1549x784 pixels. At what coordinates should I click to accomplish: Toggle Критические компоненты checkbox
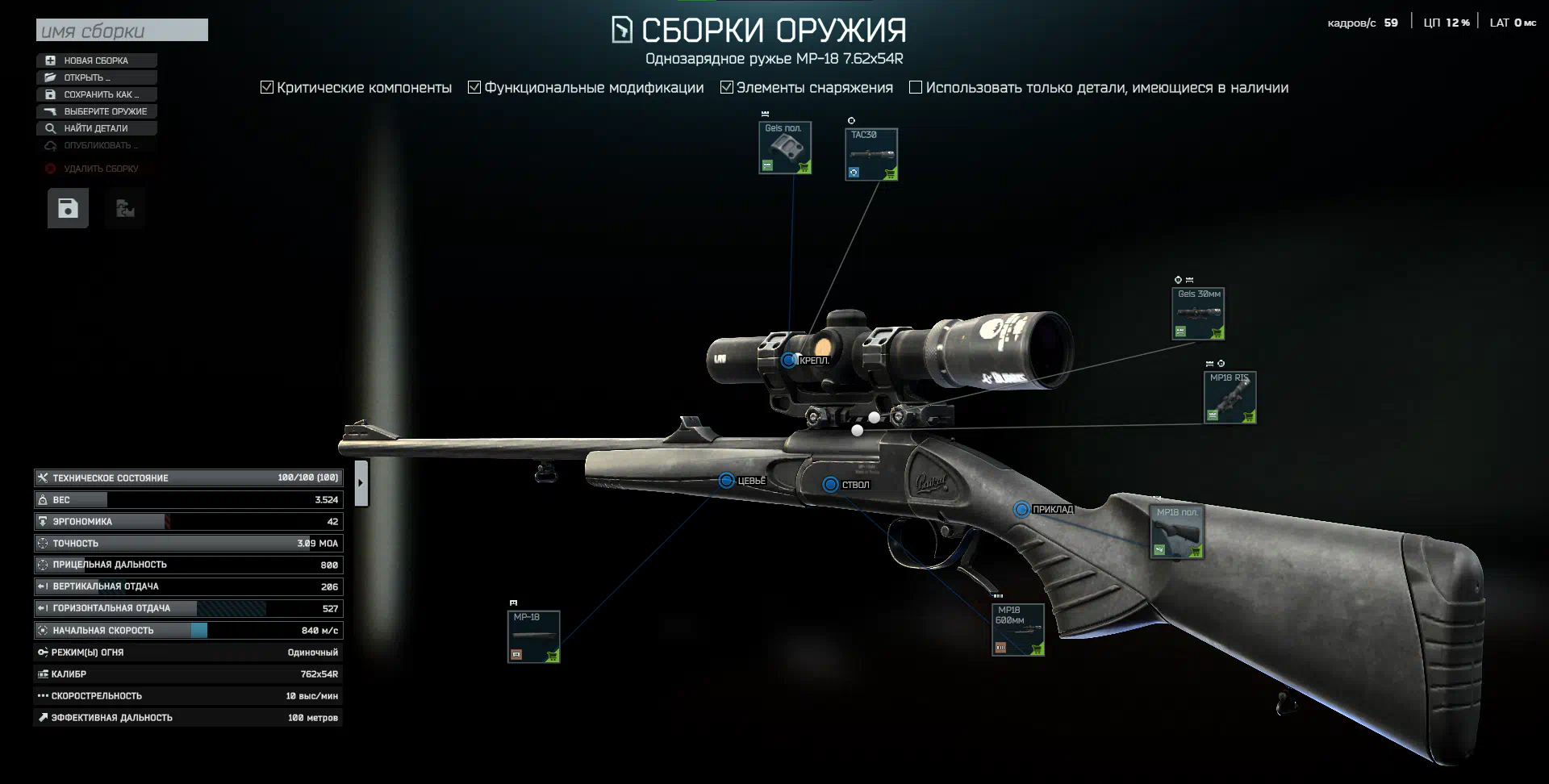pyautogui.click(x=267, y=87)
